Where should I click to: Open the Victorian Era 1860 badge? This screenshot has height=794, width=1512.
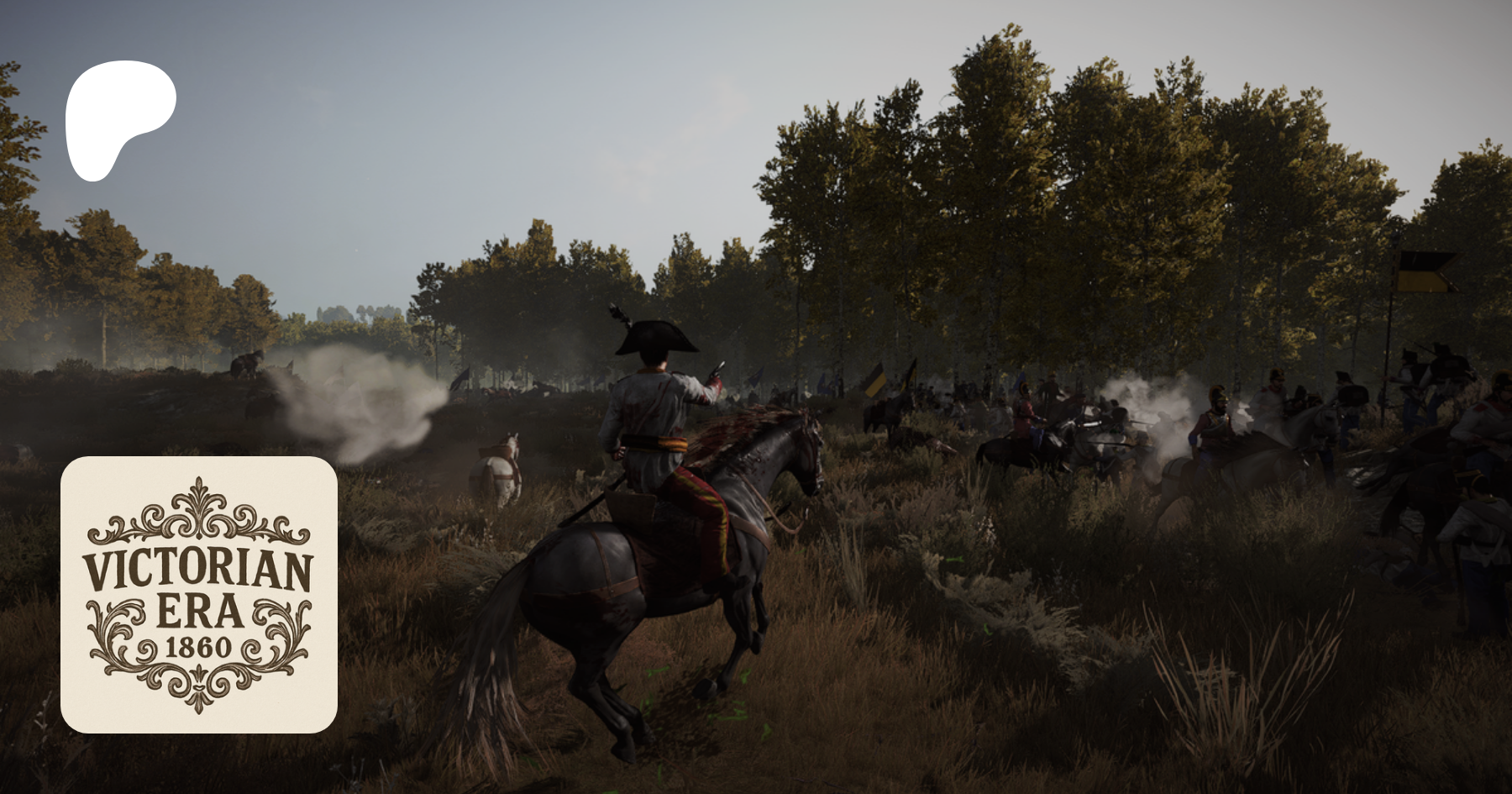[x=199, y=594]
